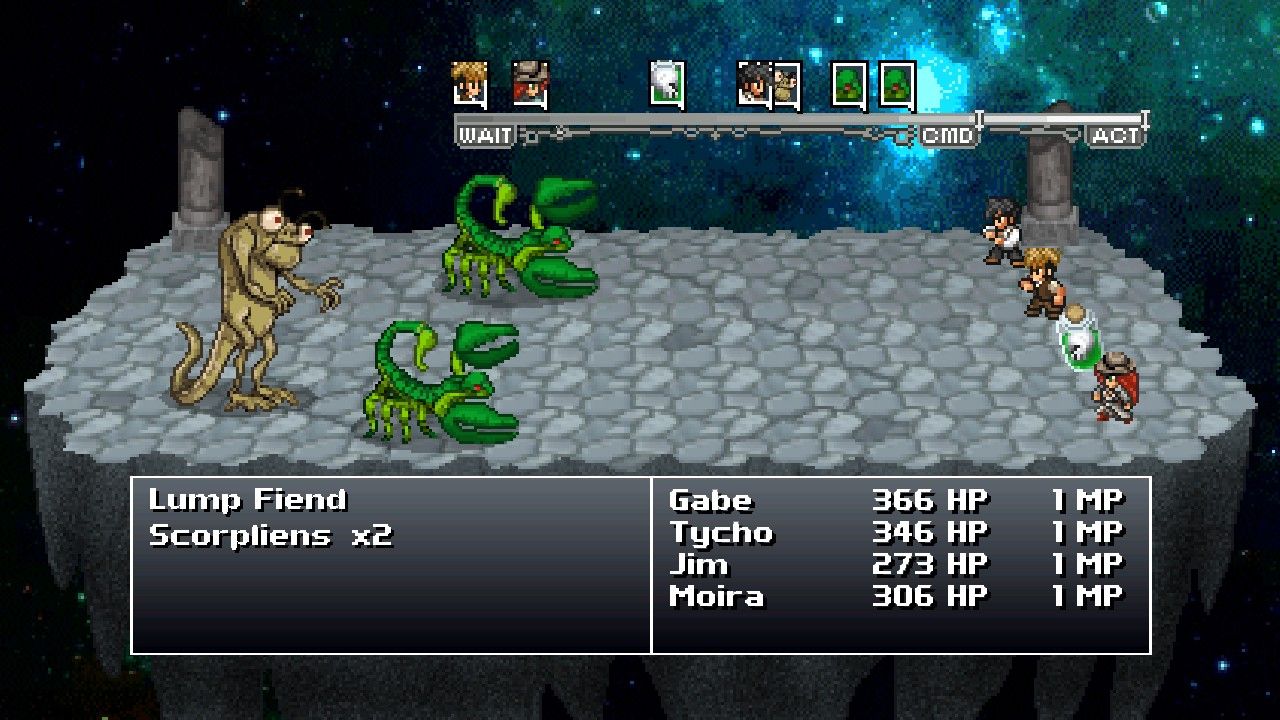Choose Scorpliens x2 from the enemy list

(x=270, y=535)
